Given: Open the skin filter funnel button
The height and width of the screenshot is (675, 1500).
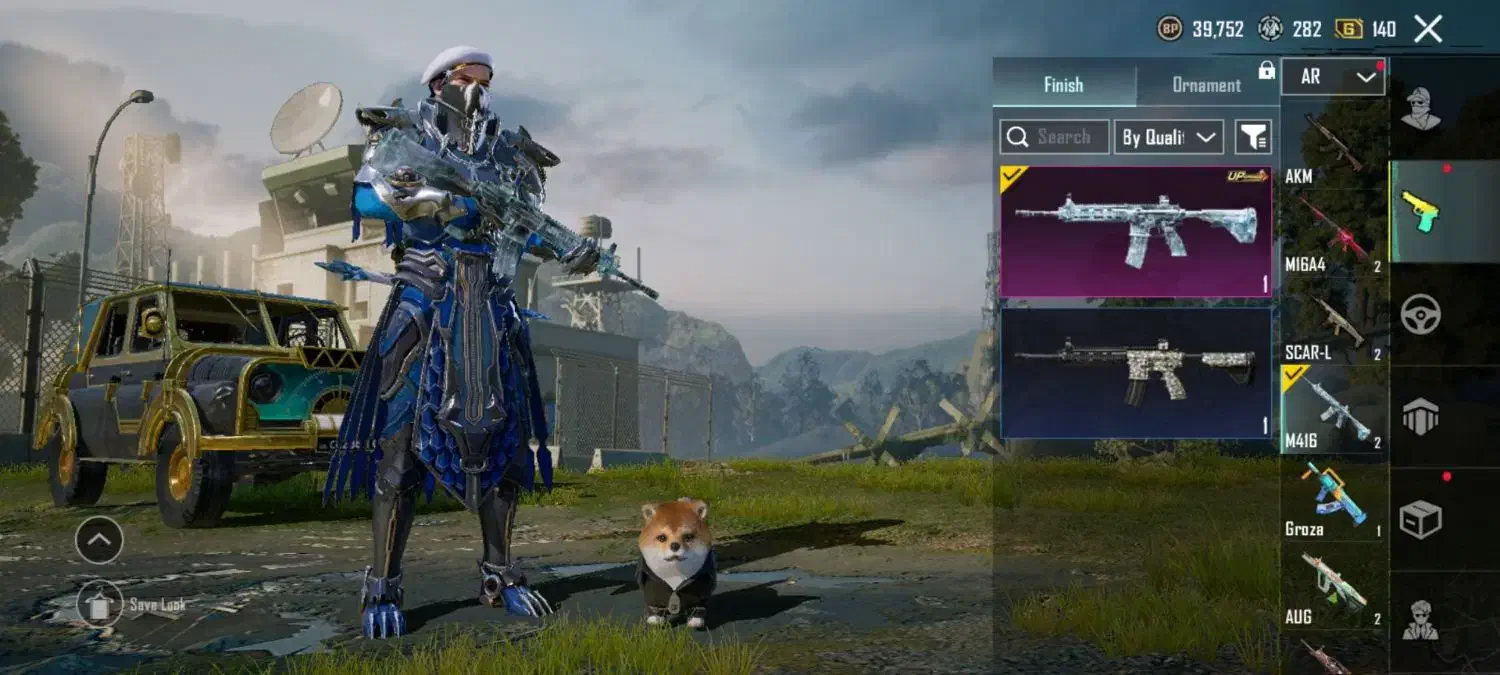Looking at the screenshot, I should [1252, 137].
